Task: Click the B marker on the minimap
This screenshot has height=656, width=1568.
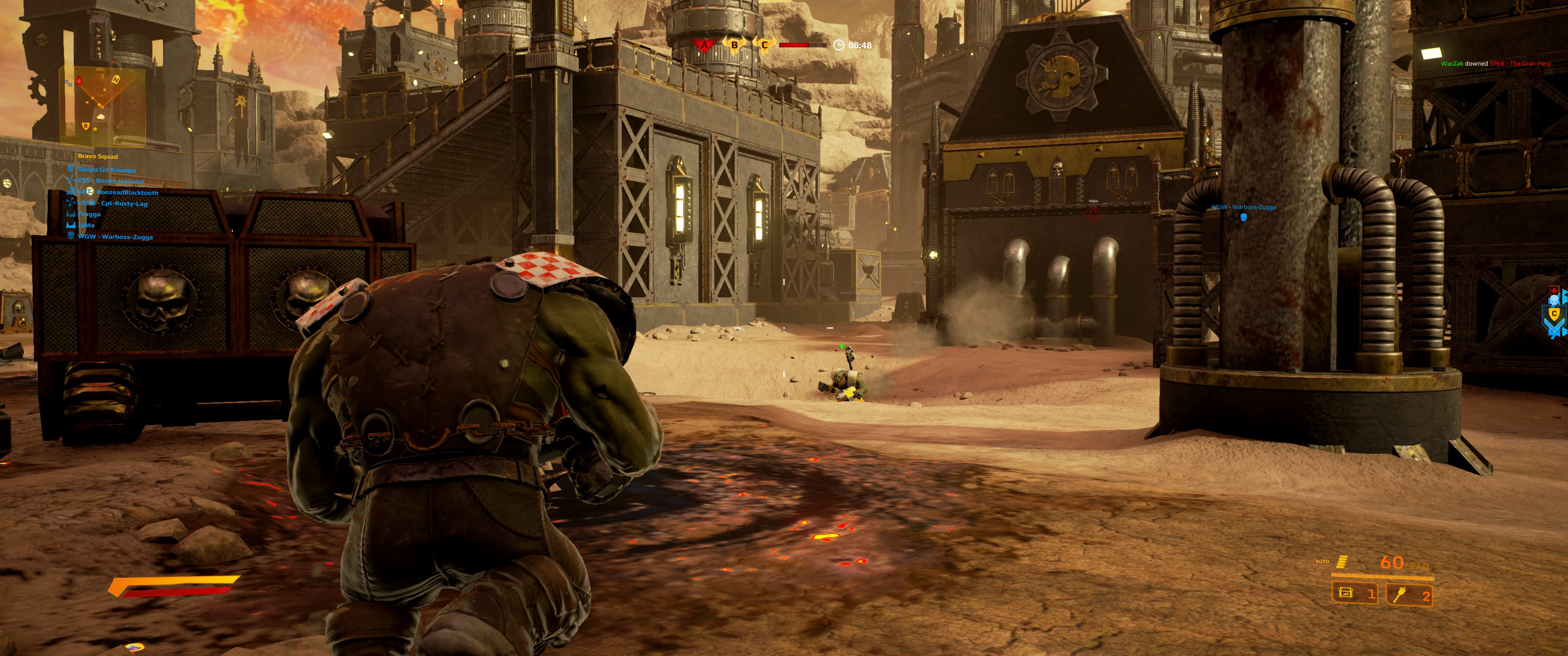Action: (x=86, y=126)
